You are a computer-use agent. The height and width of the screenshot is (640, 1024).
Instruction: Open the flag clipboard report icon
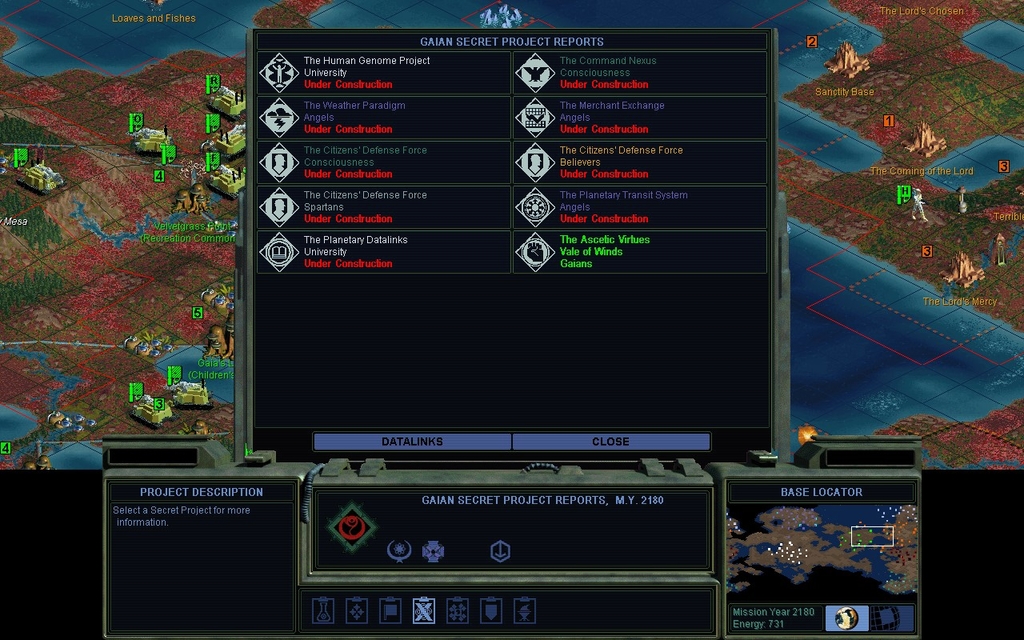tap(391, 609)
